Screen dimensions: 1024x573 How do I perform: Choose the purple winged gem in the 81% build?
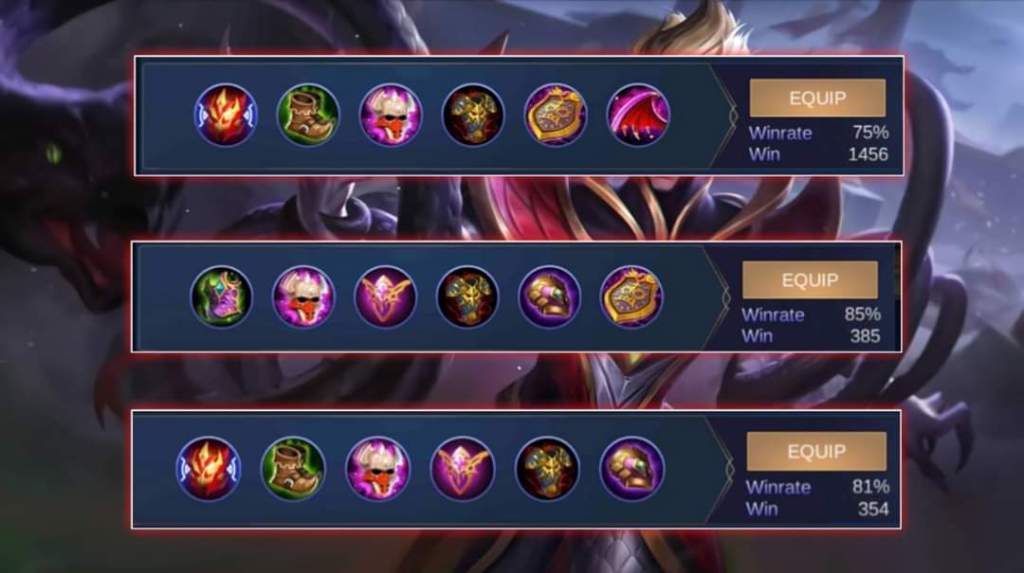(462, 468)
